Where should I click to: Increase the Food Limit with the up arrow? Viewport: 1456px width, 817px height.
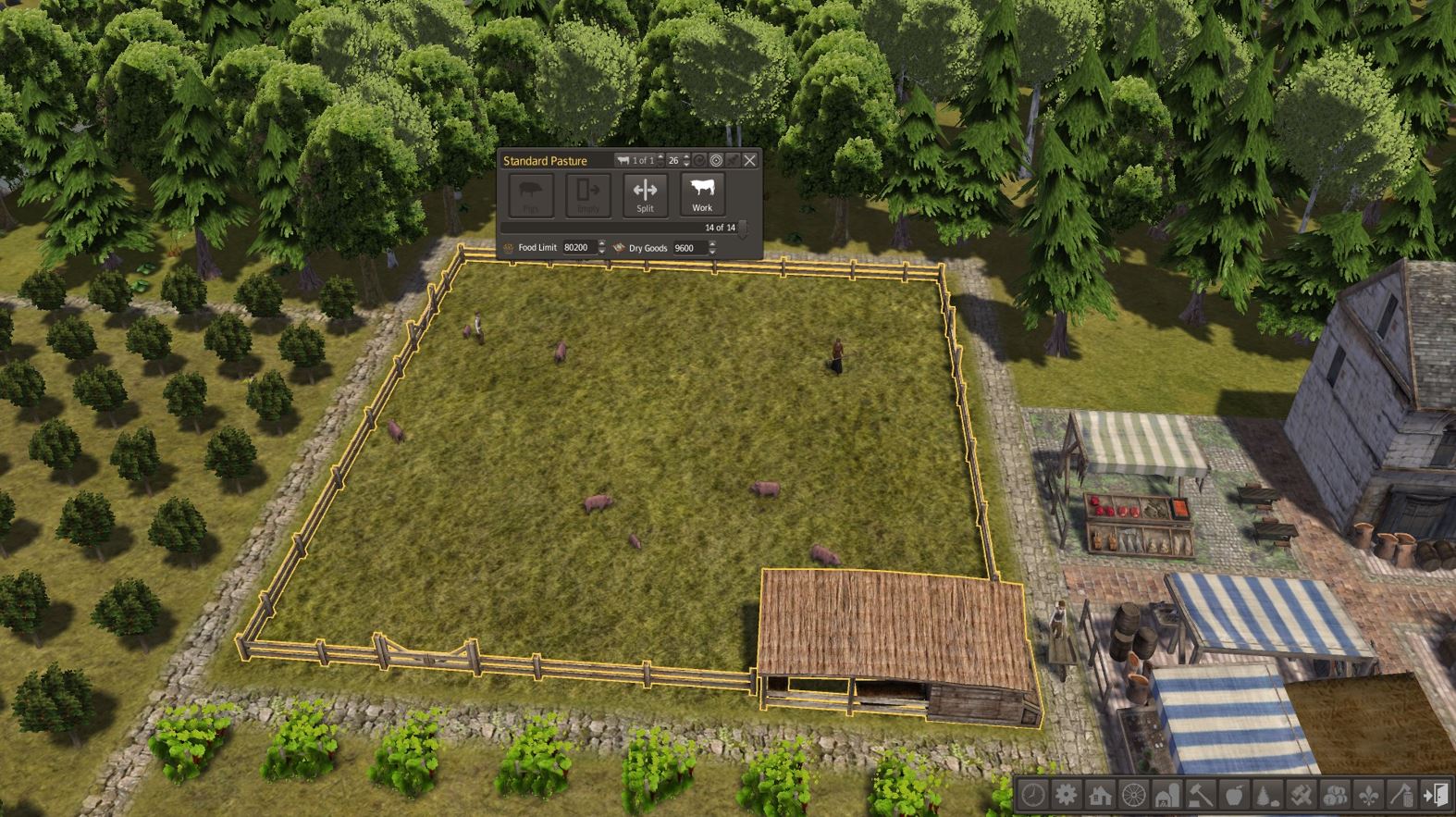(x=601, y=244)
